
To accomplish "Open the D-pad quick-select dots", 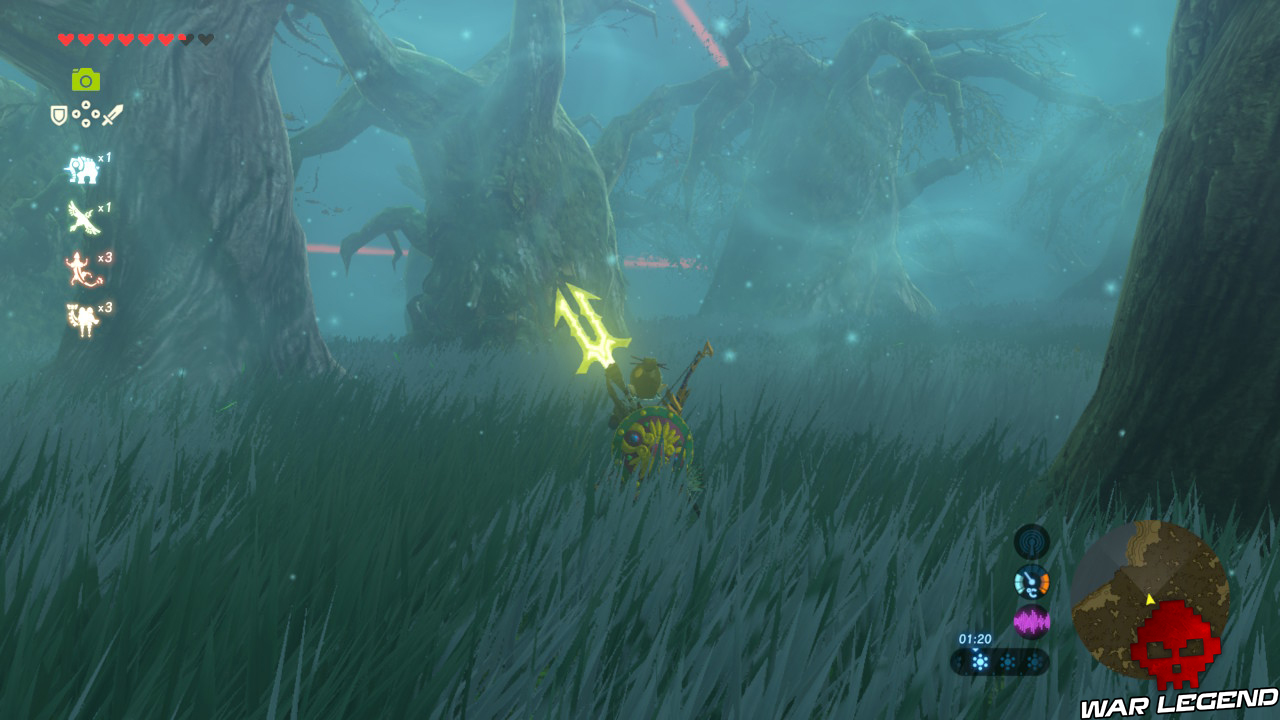I will (85, 113).
